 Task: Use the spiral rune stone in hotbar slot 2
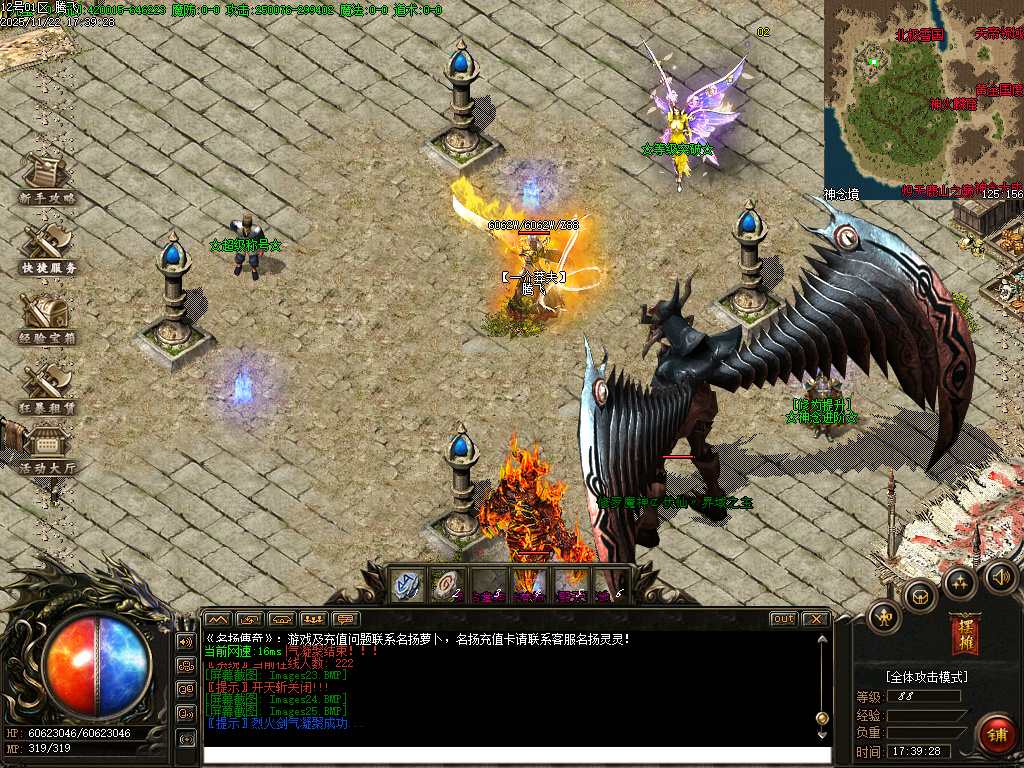tap(447, 586)
